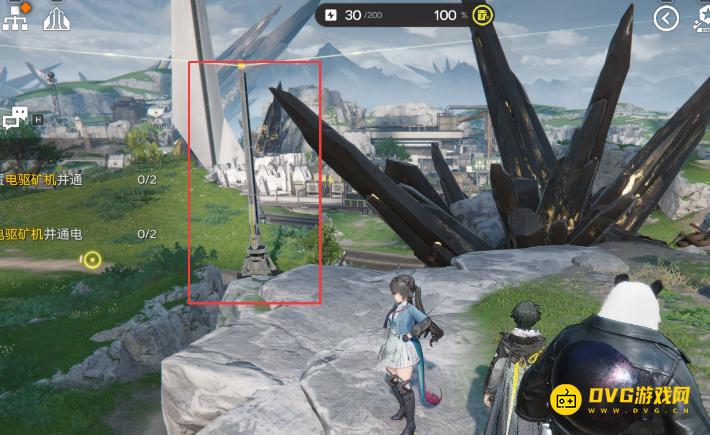Click the circled left-arrow back button

point(667,17)
